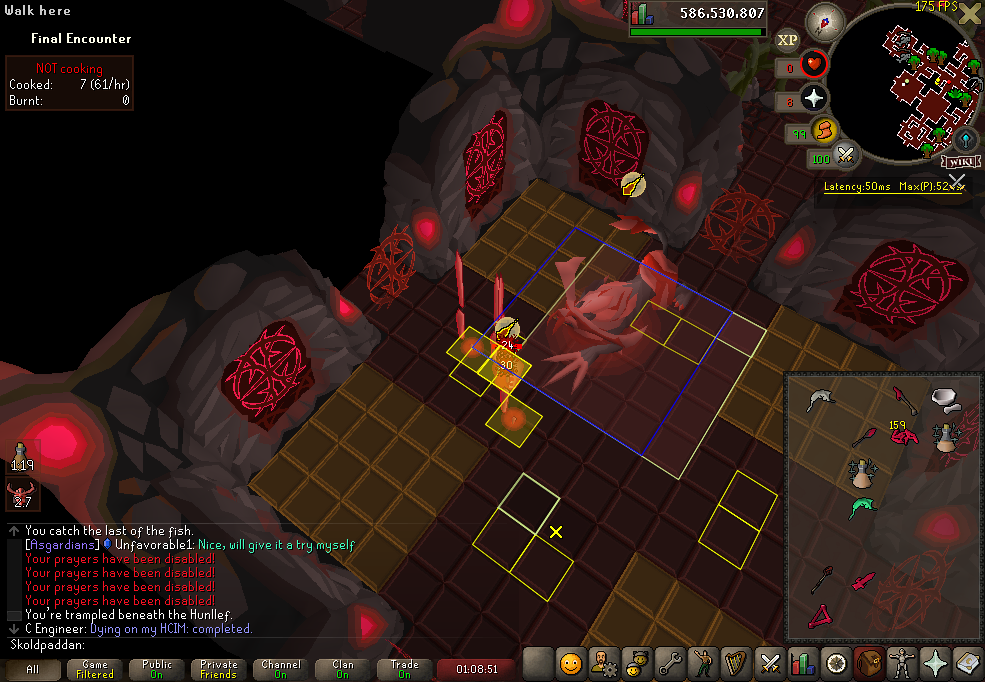Image resolution: width=985 pixels, height=682 pixels.
Task: Toggle the XP drops button
Action: coord(788,40)
